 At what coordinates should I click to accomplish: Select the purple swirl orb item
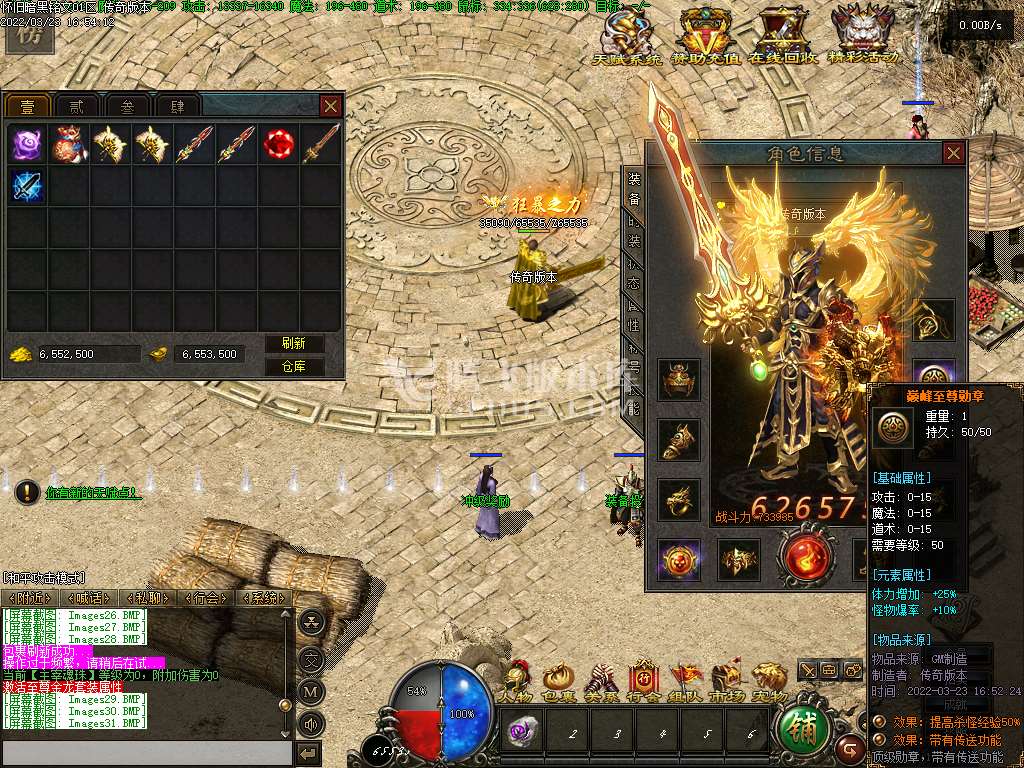(x=27, y=145)
